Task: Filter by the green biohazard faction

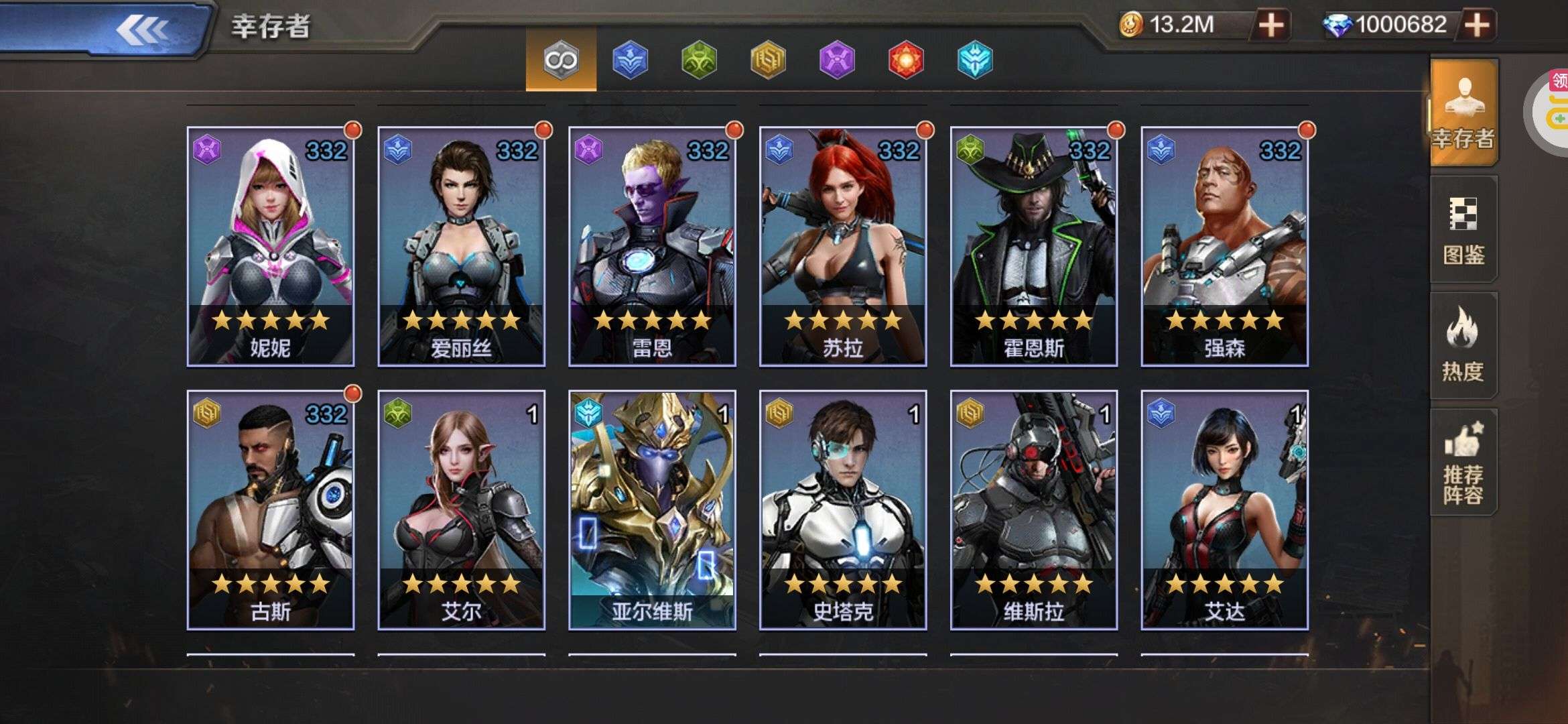Action: pyautogui.click(x=699, y=60)
